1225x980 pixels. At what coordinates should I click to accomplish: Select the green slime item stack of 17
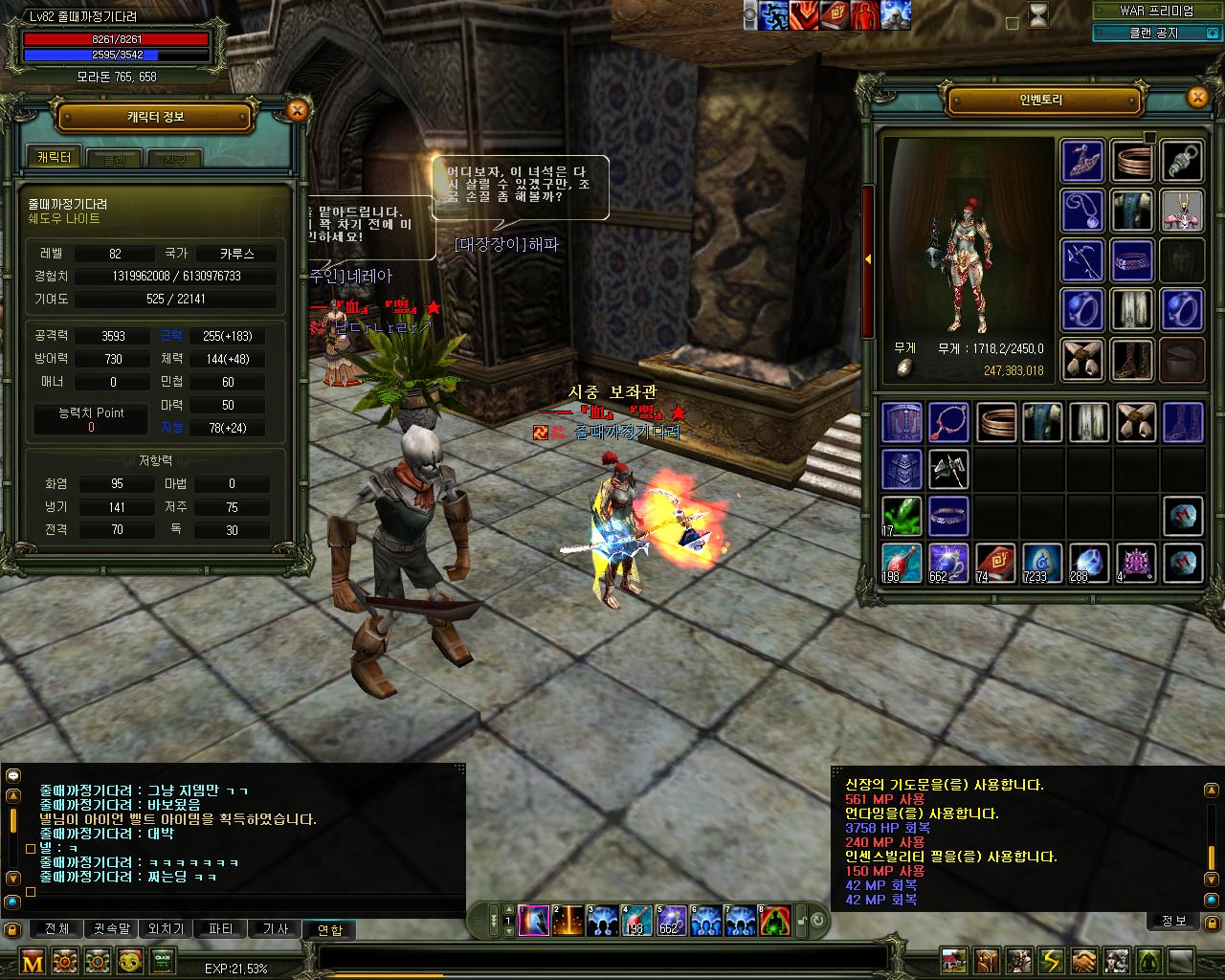point(901,516)
